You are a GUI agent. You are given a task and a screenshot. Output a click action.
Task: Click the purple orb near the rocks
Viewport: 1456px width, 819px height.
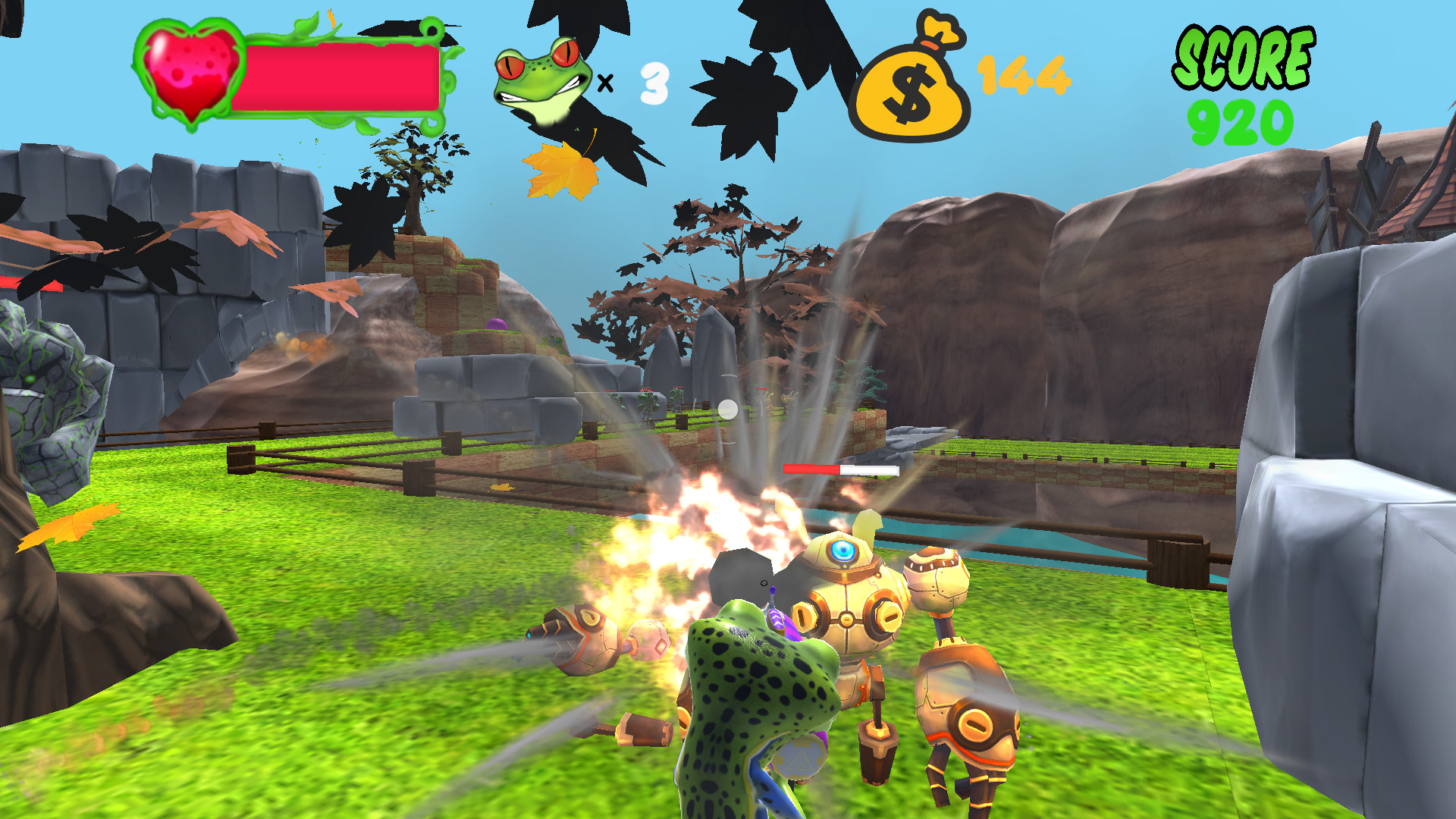point(497,325)
